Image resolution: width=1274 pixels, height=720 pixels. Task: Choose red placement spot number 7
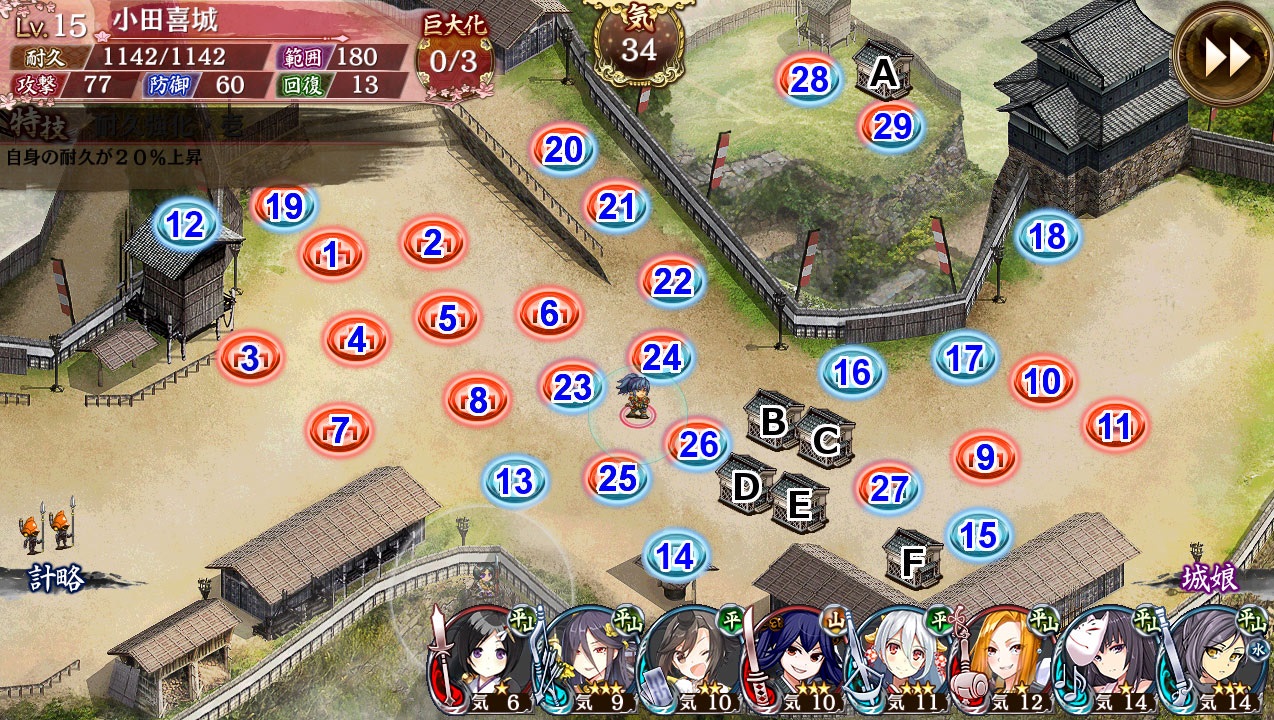point(340,431)
